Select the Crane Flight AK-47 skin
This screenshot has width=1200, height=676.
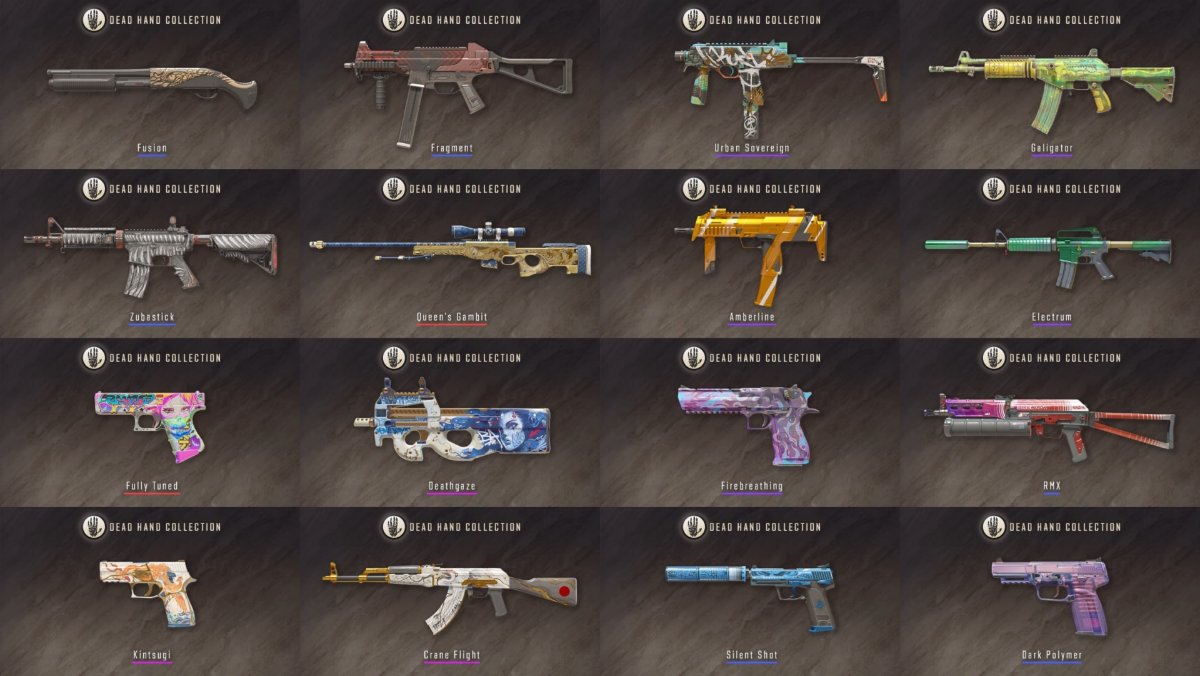(x=451, y=592)
